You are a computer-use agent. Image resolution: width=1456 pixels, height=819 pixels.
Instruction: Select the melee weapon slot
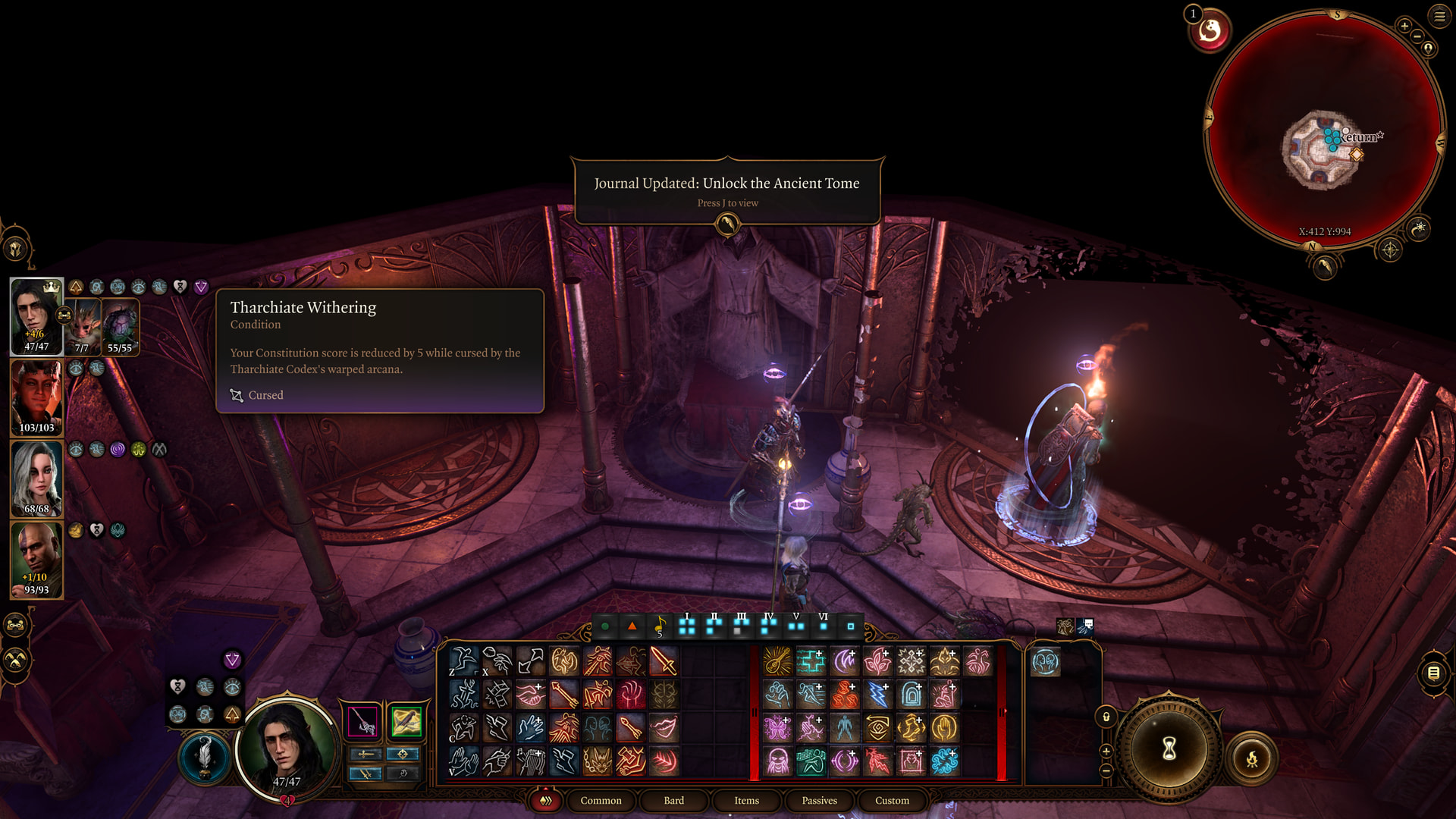(362, 721)
